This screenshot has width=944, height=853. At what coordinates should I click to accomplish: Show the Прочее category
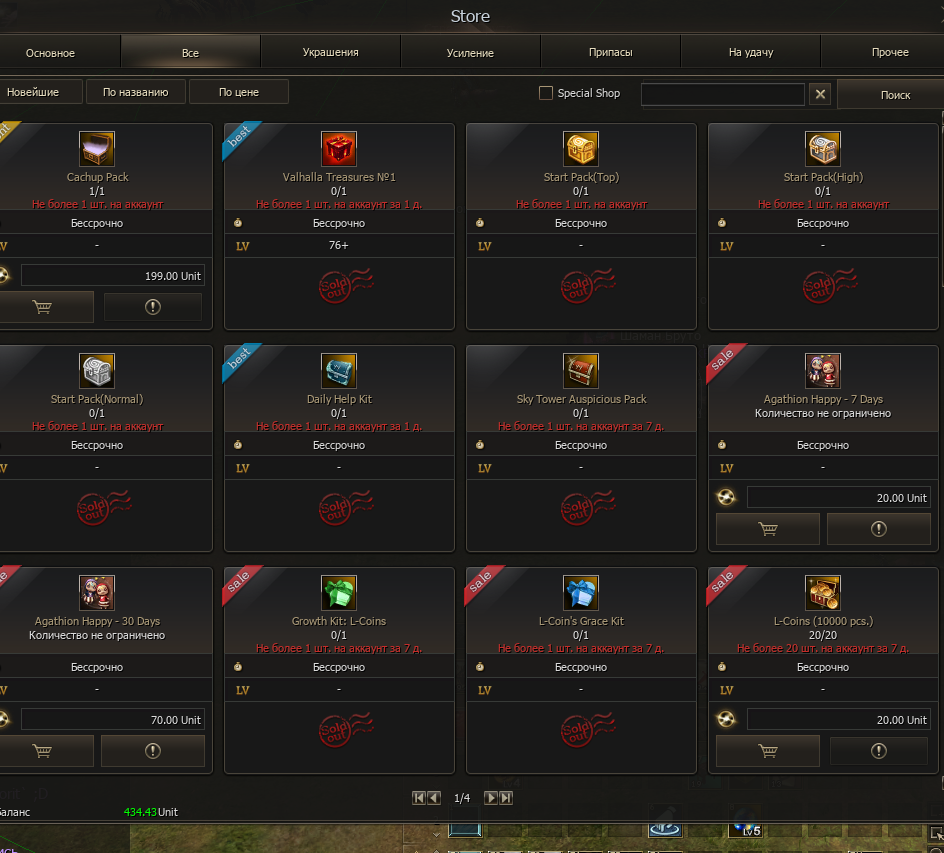(889, 52)
